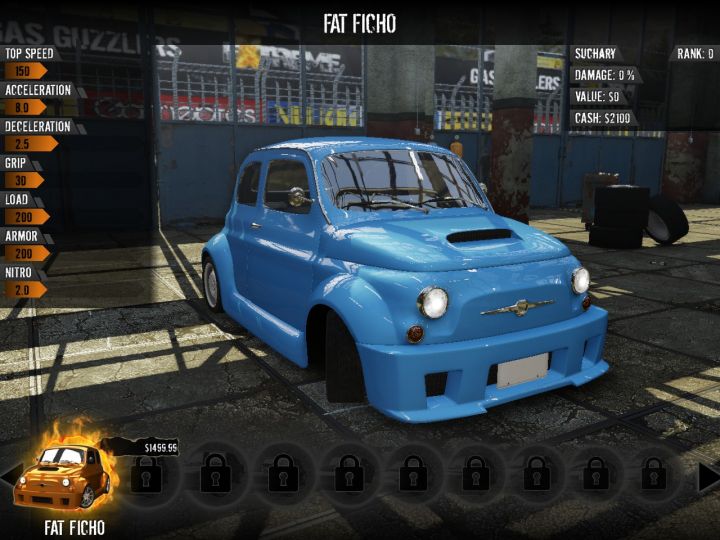Show previous cars with the left arrow

(8, 477)
